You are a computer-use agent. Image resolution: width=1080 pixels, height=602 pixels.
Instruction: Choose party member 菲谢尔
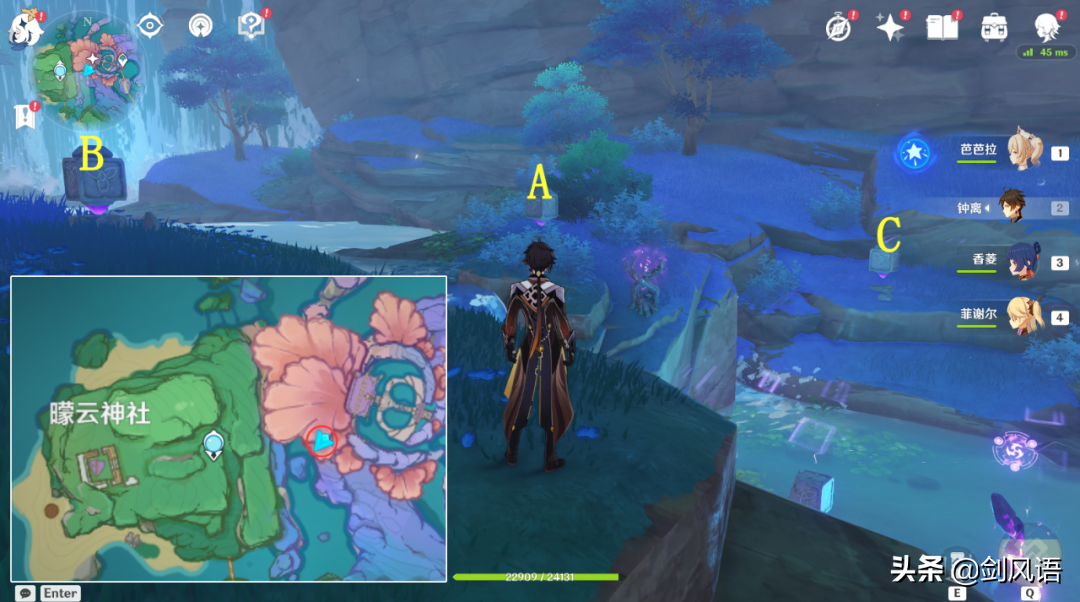(1020, 316)
